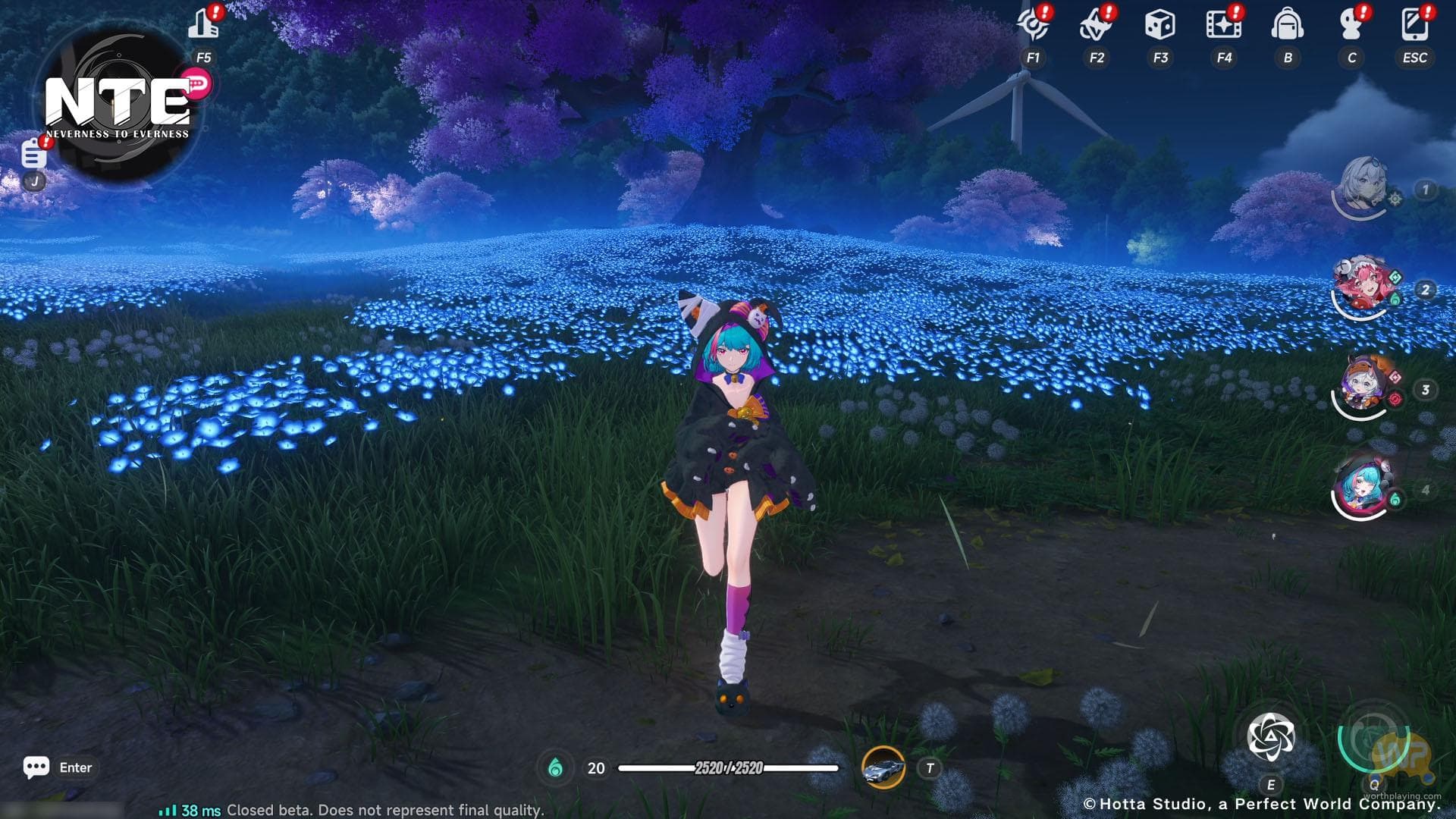Image resolution: width=1456 pixels, height=819 pixels.
Task: Click the F5 rankings icon
Action: [203, 23]
